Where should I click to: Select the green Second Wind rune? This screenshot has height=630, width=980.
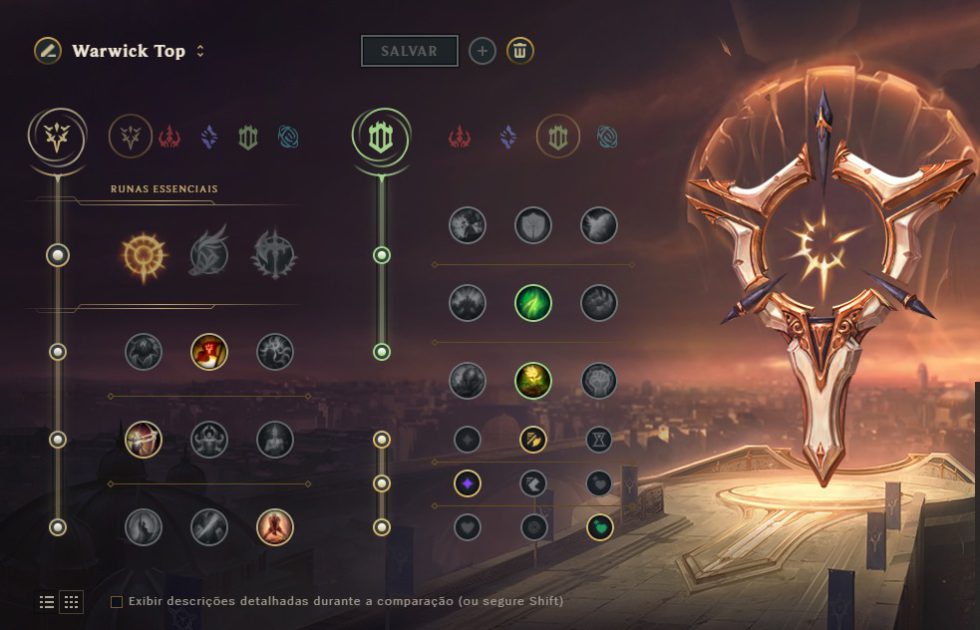(533, 302)
